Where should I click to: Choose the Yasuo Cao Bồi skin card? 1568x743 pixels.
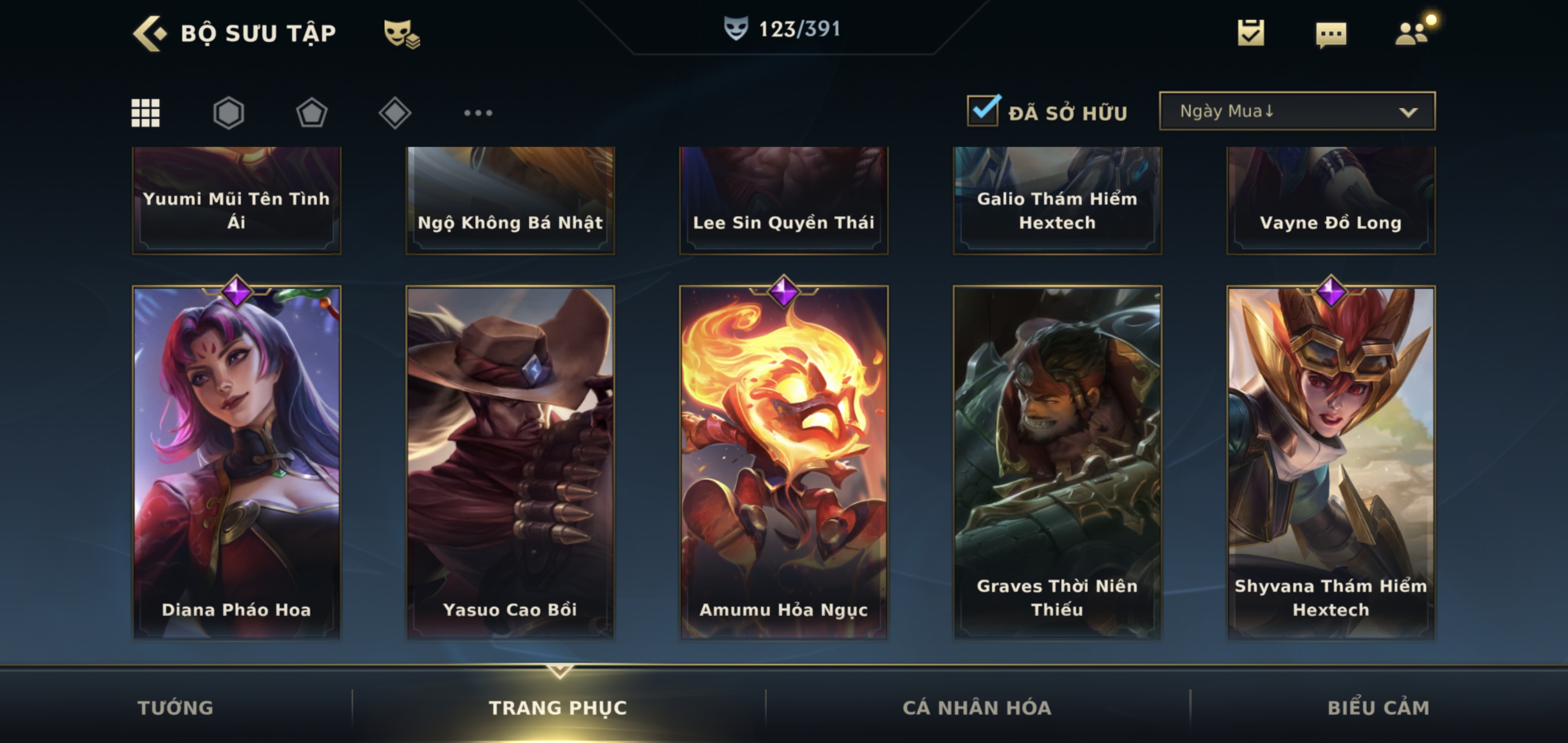pyautogui.click(x=510, y=462)
